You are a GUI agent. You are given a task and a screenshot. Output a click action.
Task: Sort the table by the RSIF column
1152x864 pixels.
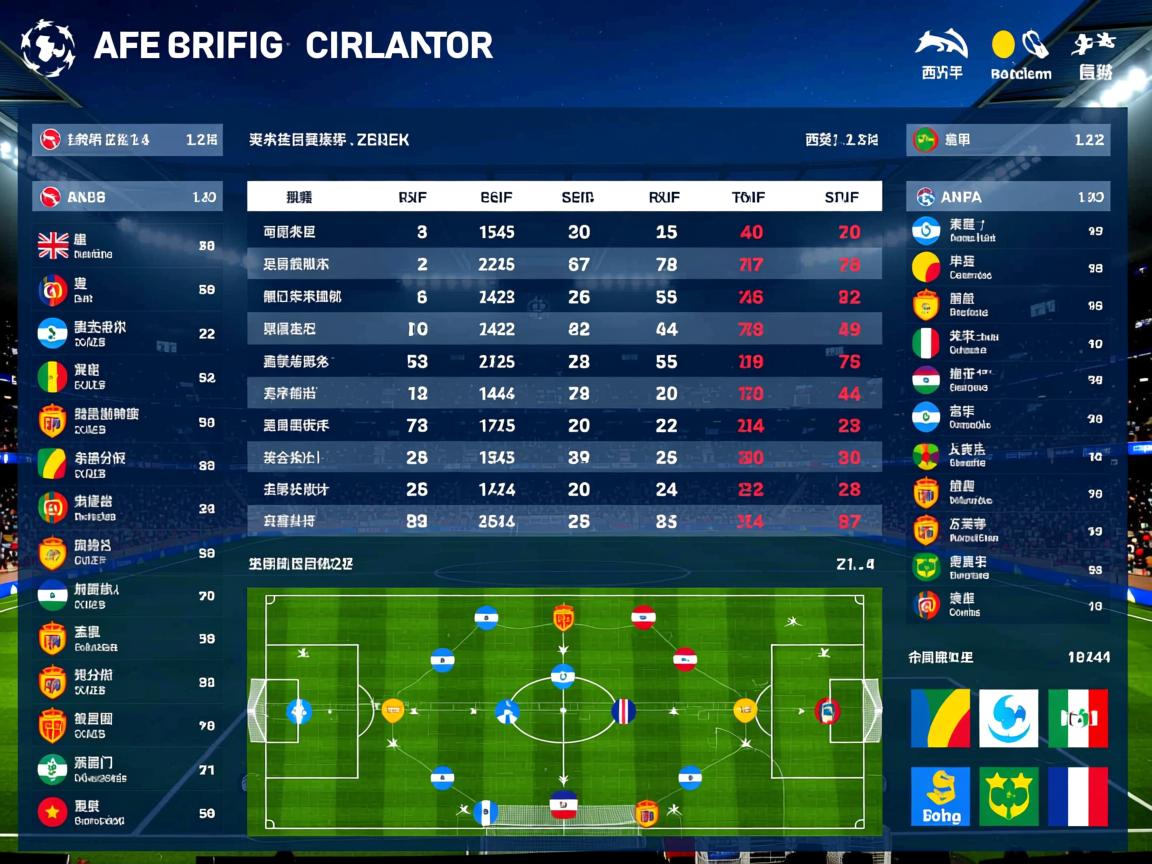point(412,197)
